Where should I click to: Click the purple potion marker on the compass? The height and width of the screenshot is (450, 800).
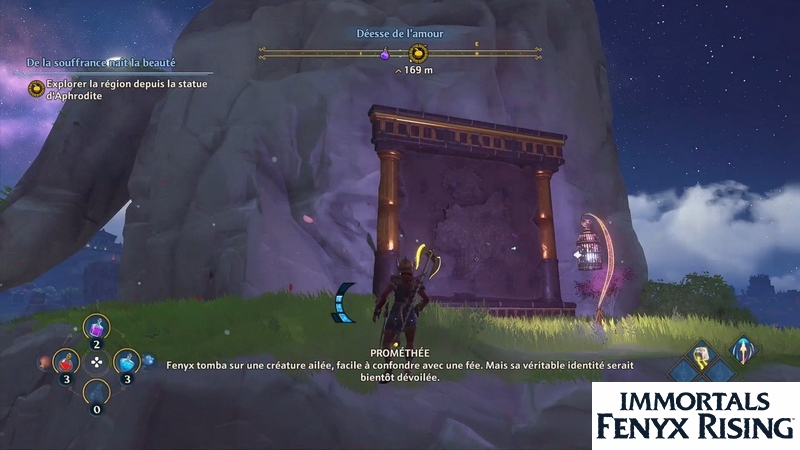[x=384, y=55]
